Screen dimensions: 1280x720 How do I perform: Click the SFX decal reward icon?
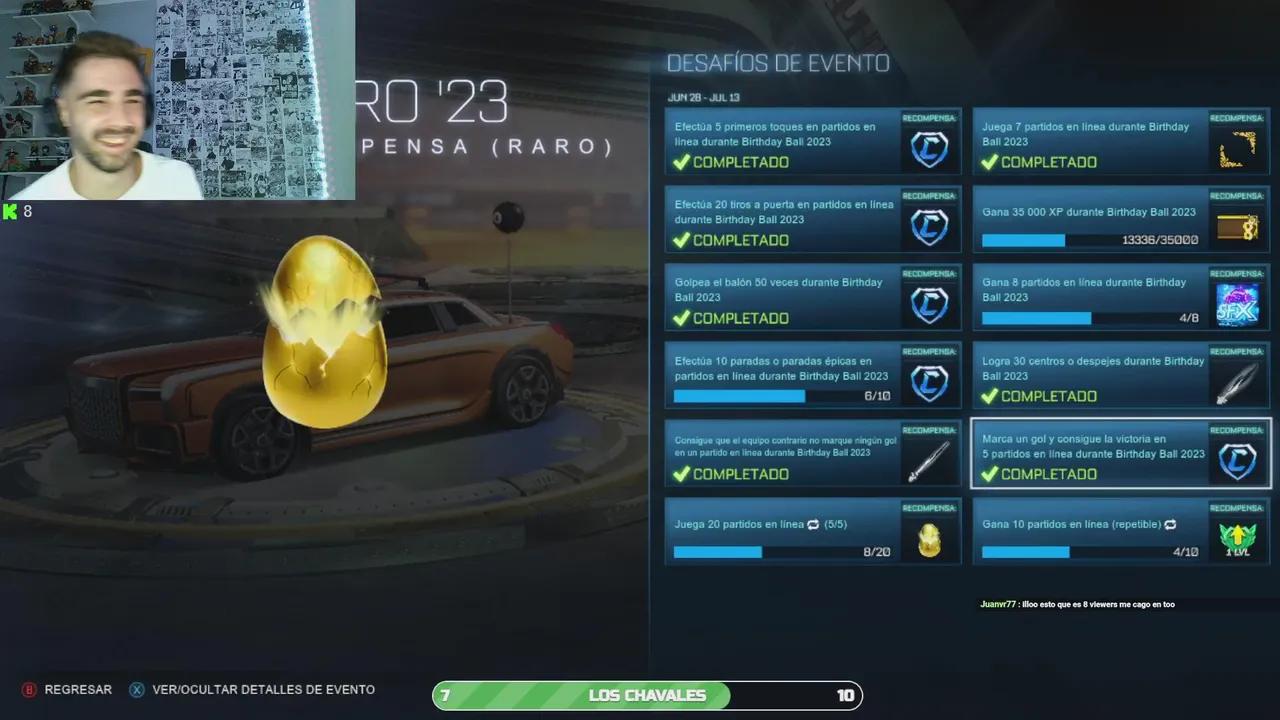pos(1237,304)
